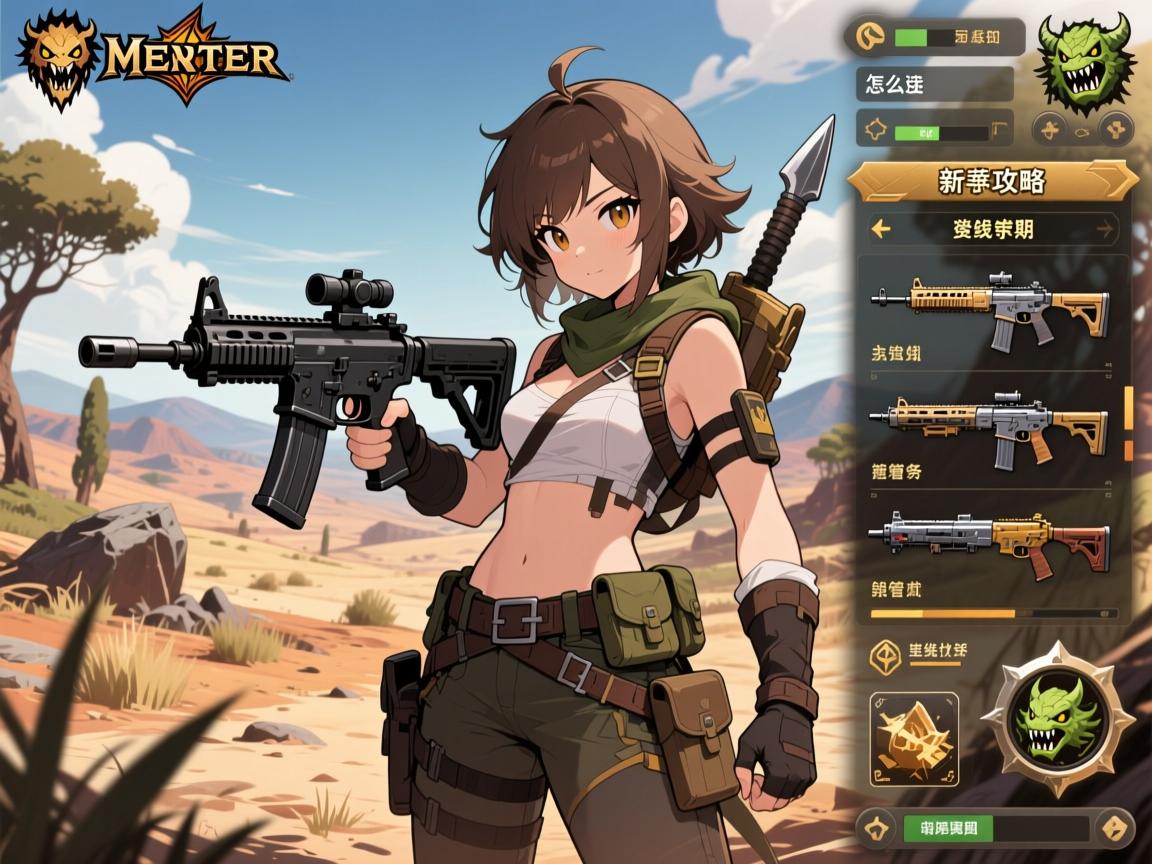Go to previous category with left arrow
1152x864 pixels.
coord(881,229)
